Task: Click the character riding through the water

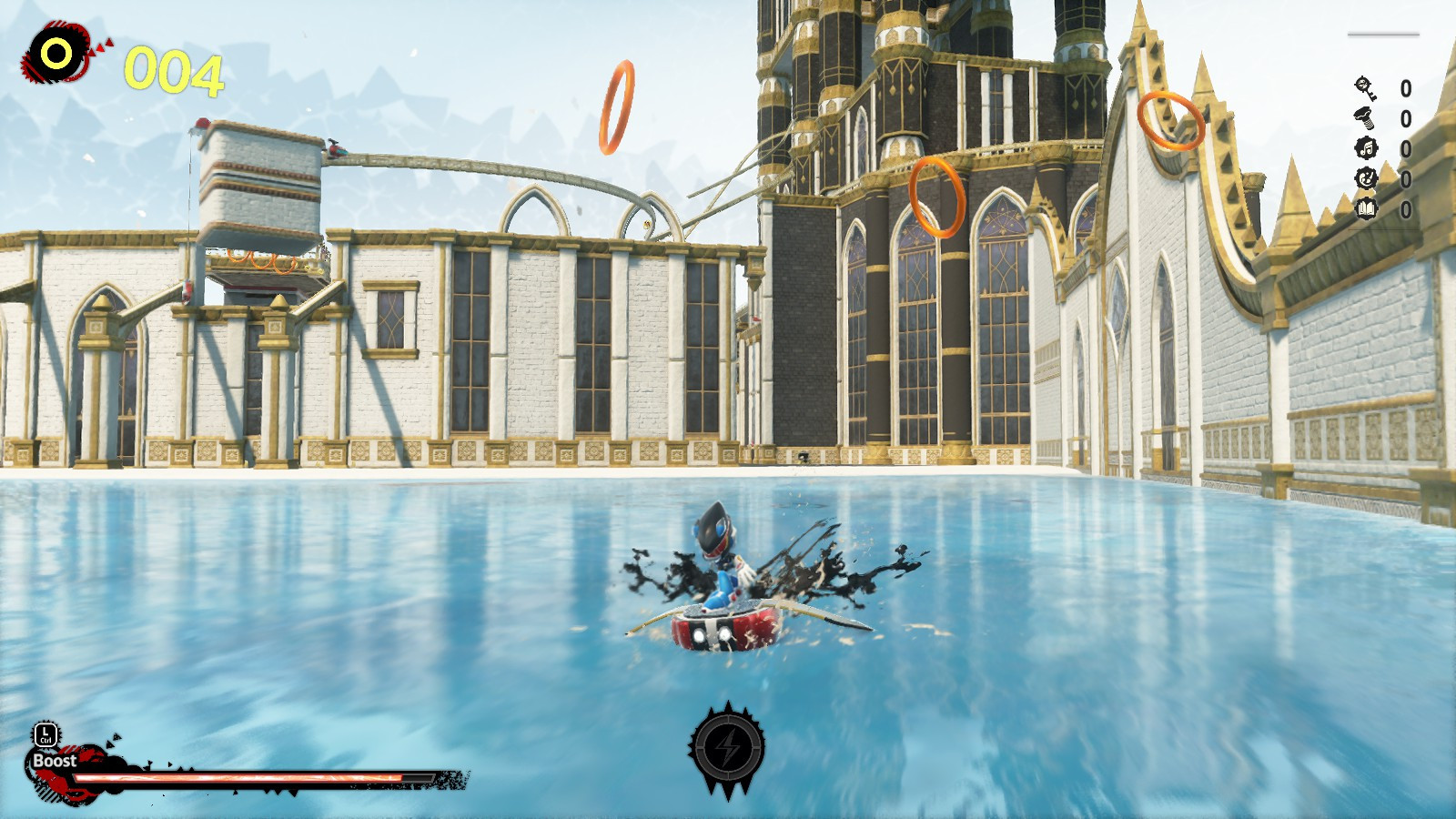Action: coord(722,573)
